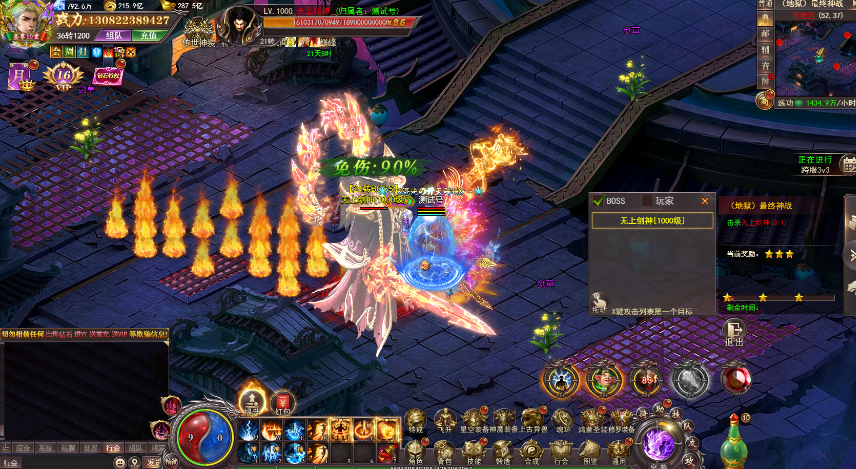Open the 角色 character menu
This screenshot has height=469, width=856.
click(415, 445)
